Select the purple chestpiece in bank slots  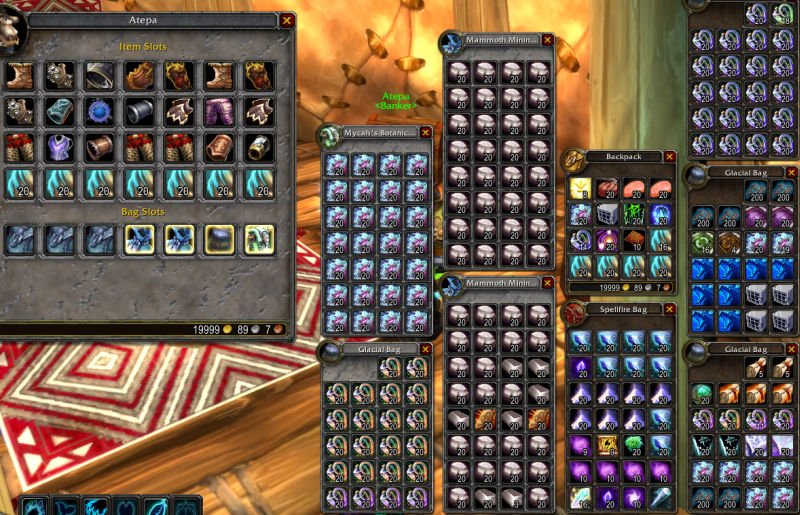[60, 147]
